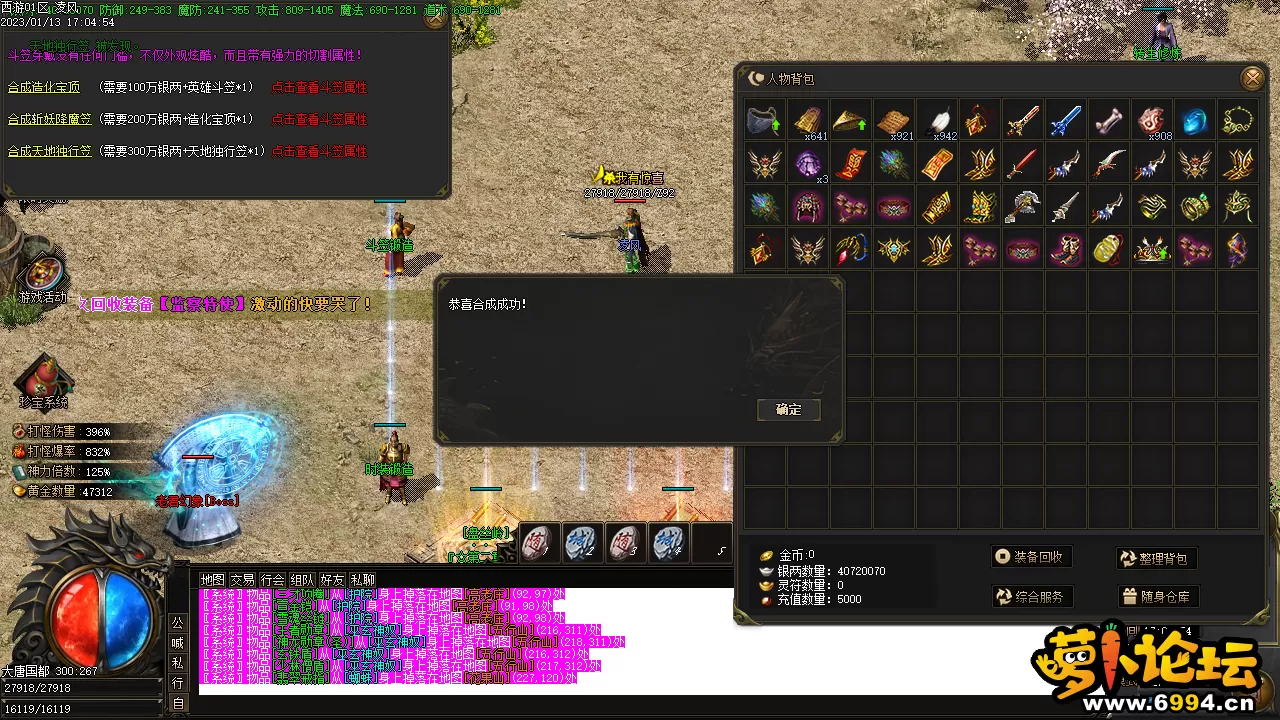The image size is (1280, 720).
Task: Click the 整理背包 sort bag button
Action: [1157, 558]
